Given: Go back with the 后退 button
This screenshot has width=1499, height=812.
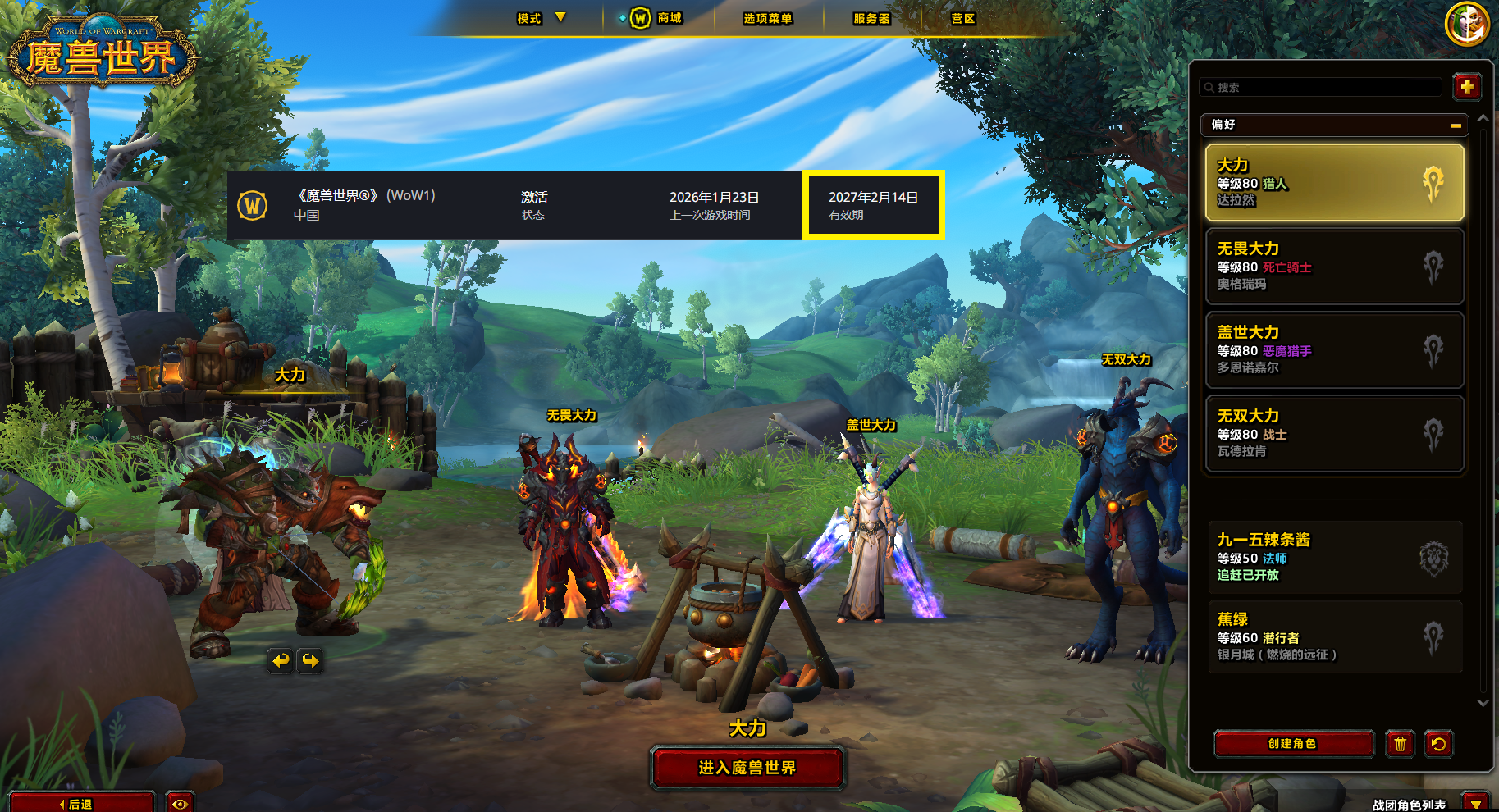Looking at the screenshot, I should coord(80,803).
